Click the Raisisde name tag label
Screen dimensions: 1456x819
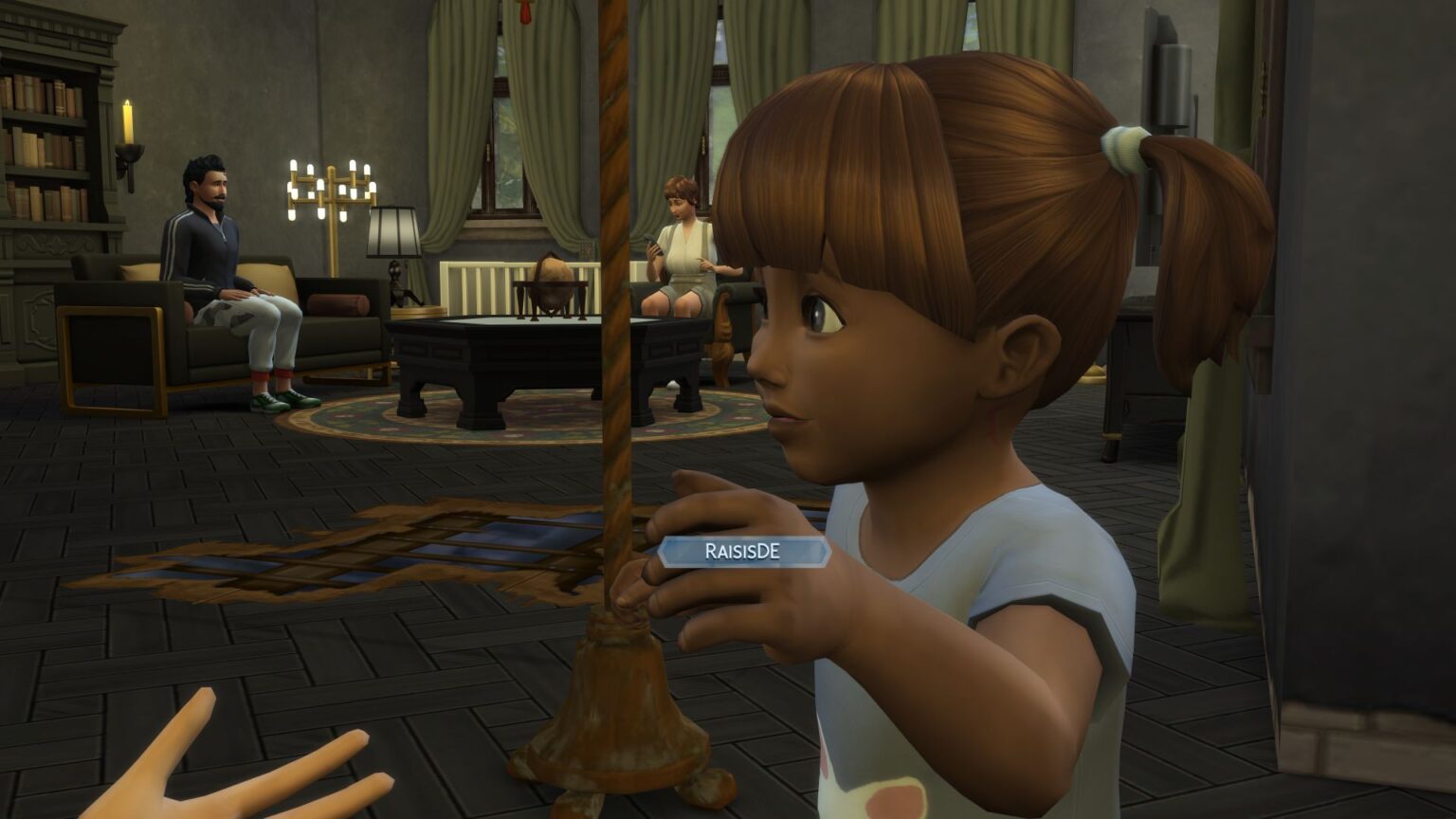pos(743,552)
